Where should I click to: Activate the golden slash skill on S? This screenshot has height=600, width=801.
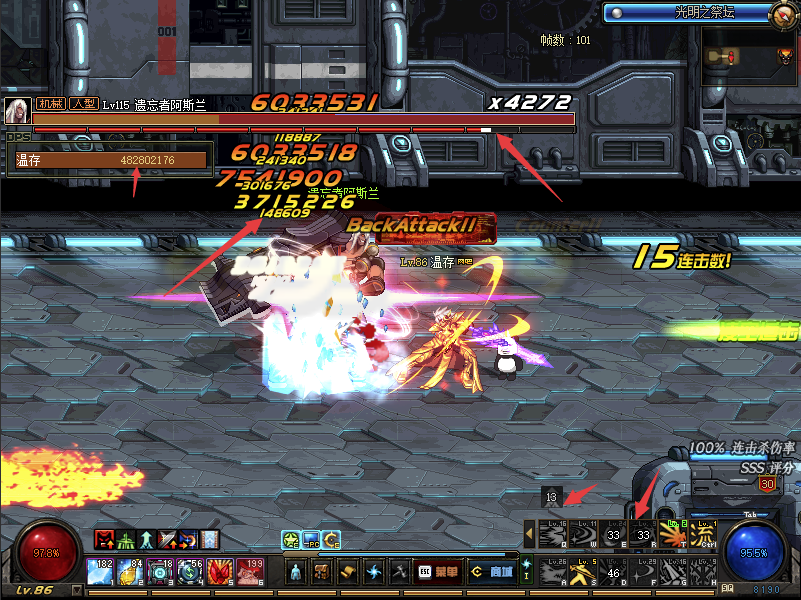[x=582, y=572]
